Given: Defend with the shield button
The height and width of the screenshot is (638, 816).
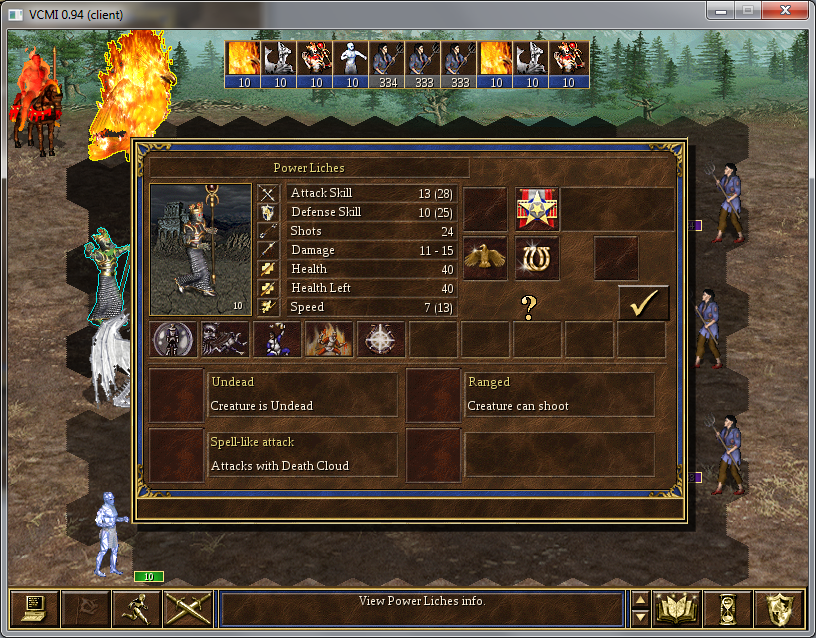Looking at the screenshot, I should click(x=779, y=608).
